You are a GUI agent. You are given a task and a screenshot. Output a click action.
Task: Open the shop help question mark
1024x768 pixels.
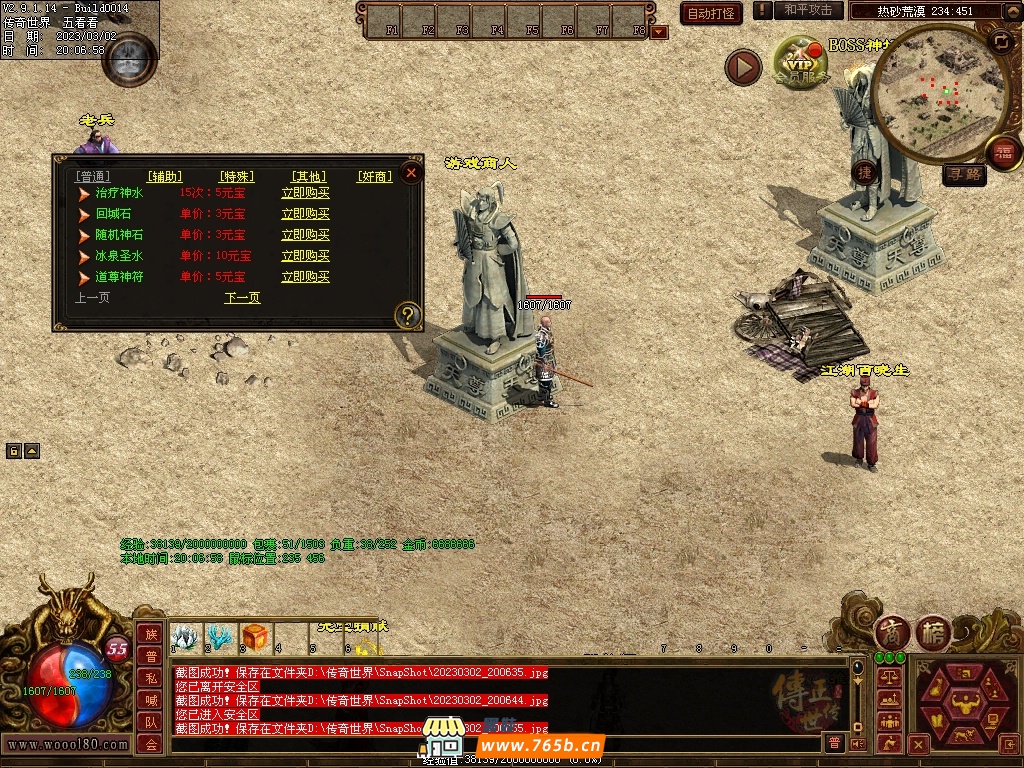408,316
